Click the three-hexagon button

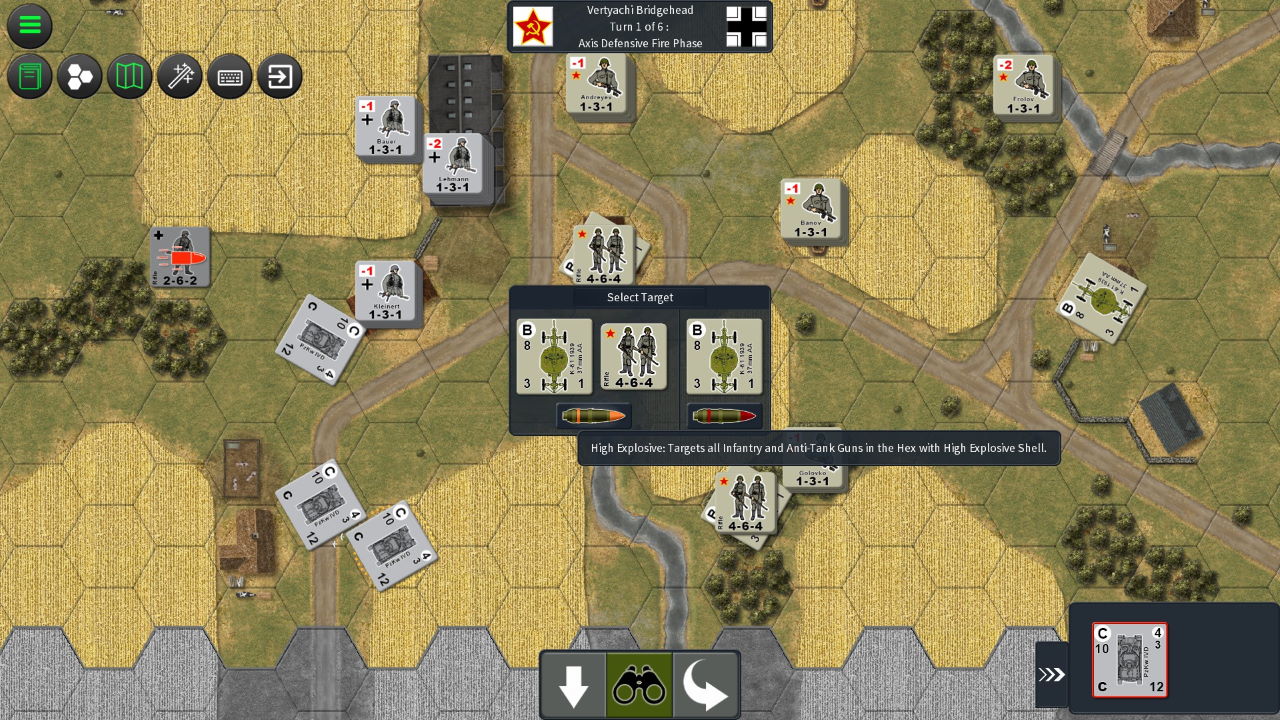click(x=80, y=76)
